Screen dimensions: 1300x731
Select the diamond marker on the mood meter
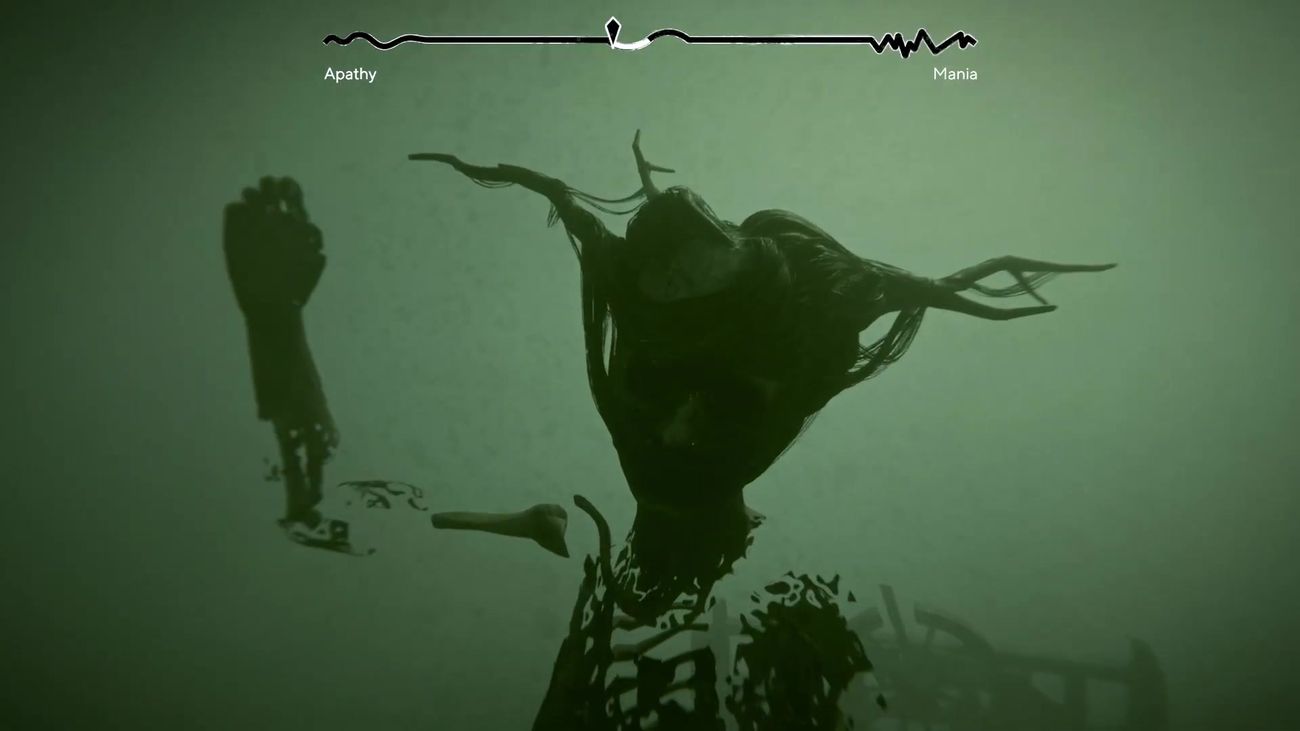pyautogui.click(x=612, y=28)
